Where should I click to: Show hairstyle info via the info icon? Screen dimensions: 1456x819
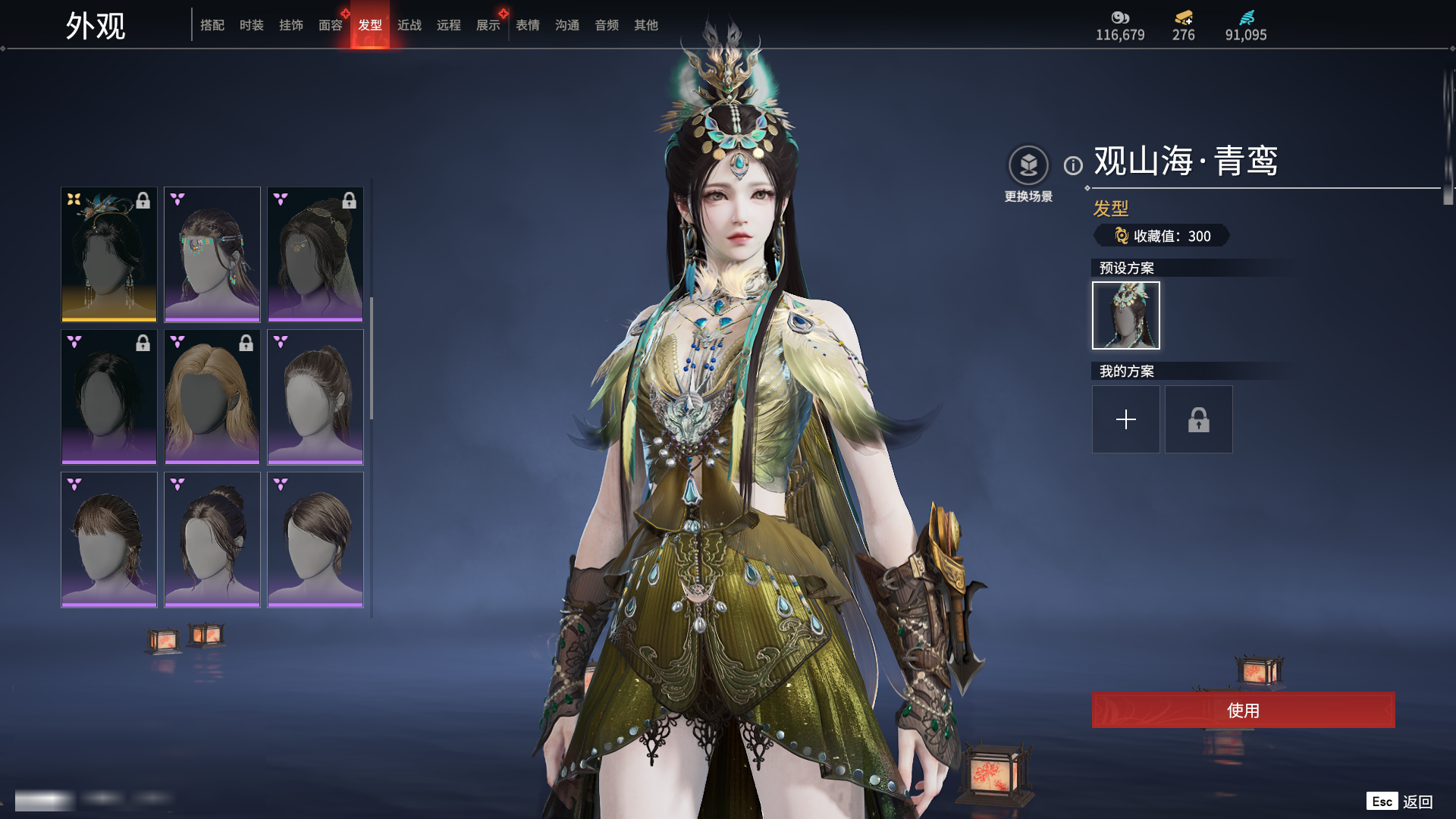[x=1073, y=165]
